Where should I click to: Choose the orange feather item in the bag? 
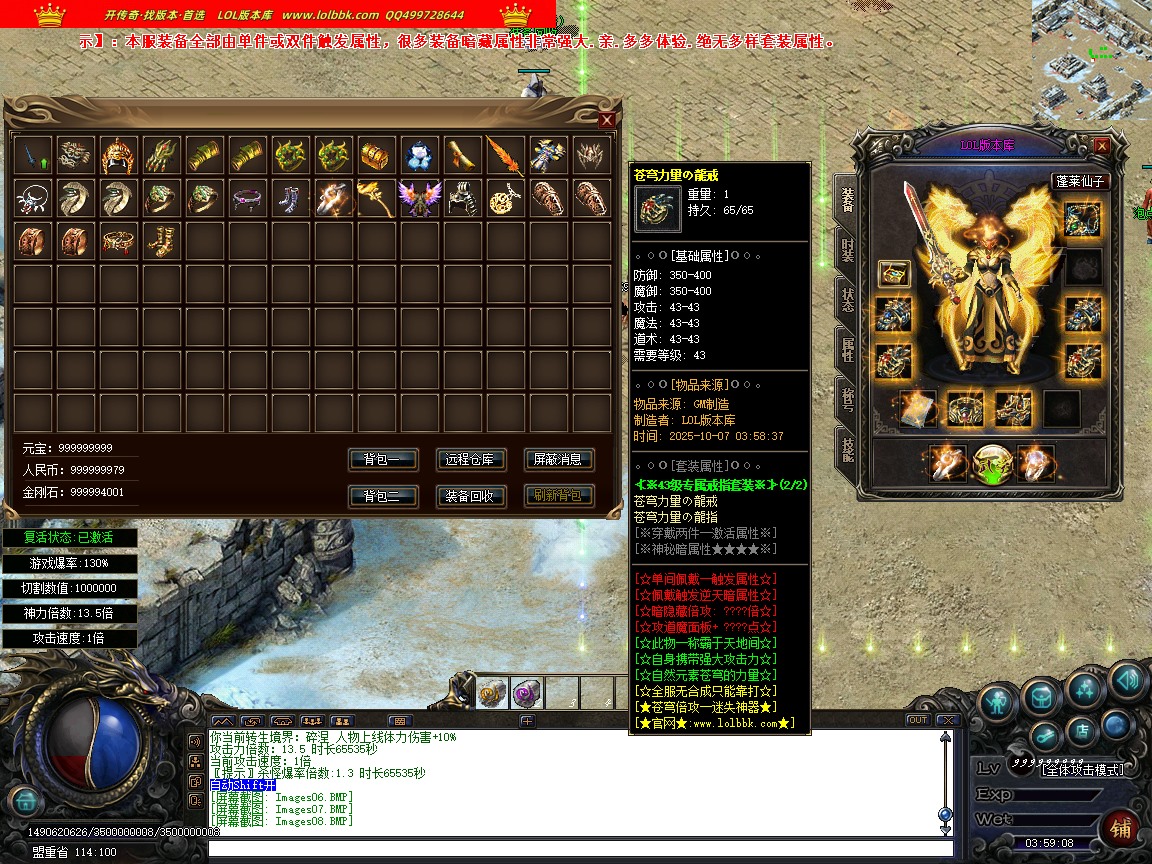click(505, 155)
